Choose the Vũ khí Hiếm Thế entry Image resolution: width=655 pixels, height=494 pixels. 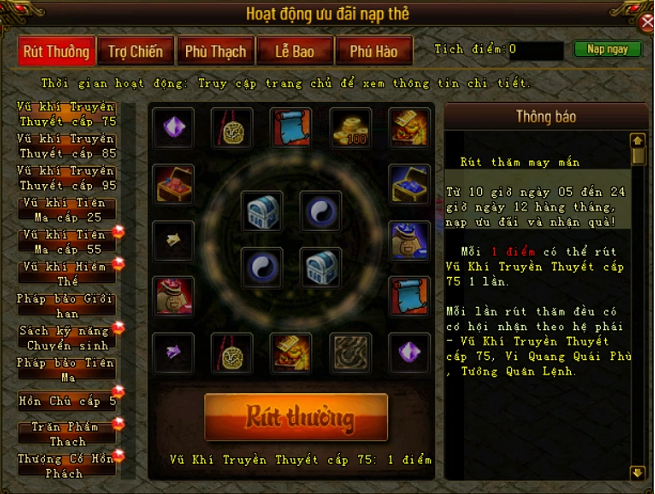pos(66,273)
